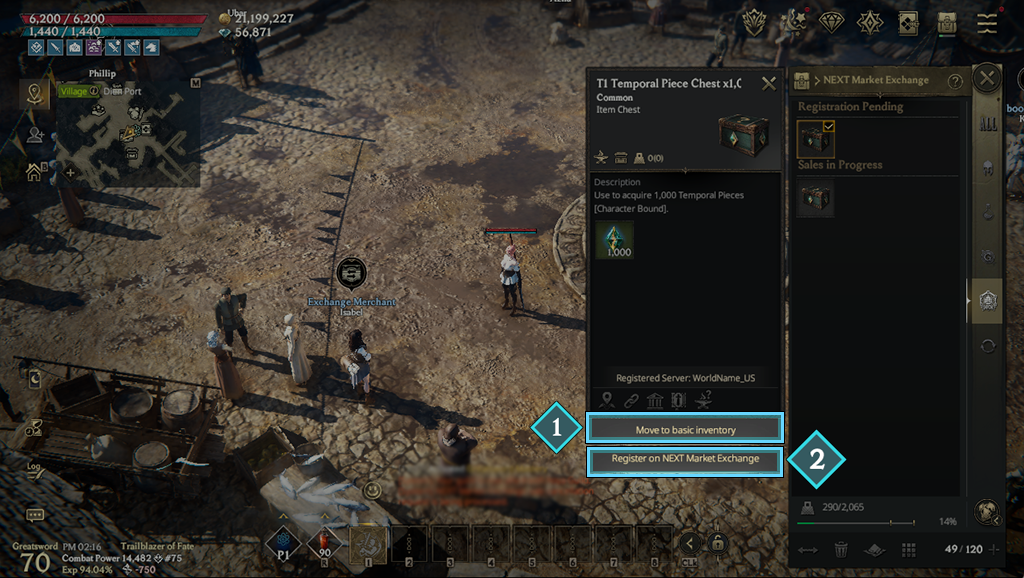Select the chest under Registration Pending

click(x=815, y=139)
